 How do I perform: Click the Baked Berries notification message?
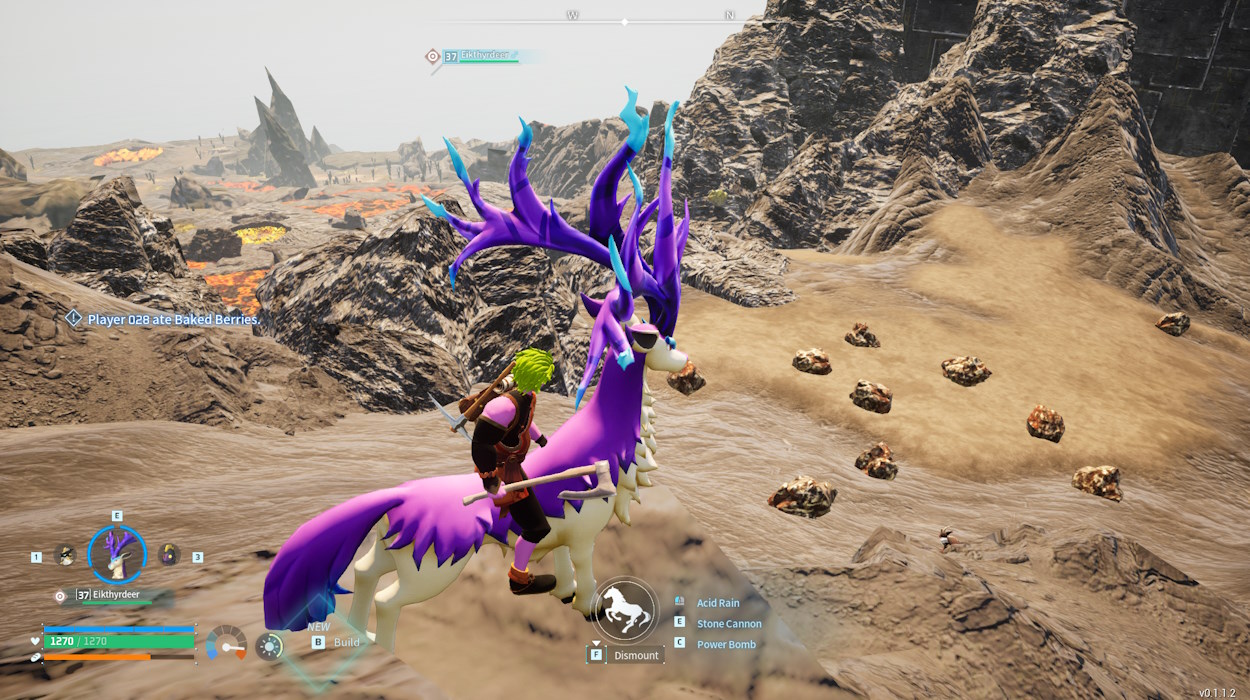click(173, 320)
